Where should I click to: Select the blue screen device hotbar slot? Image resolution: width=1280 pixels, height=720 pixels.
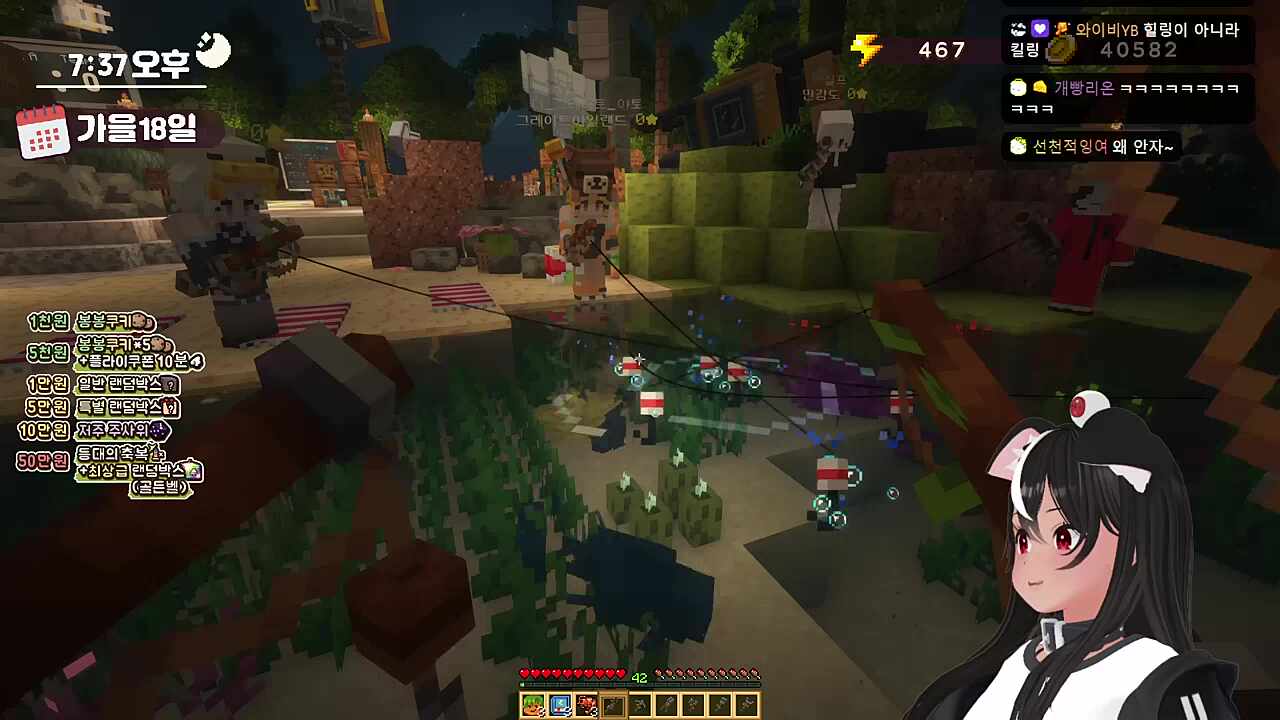coord(559,705)
